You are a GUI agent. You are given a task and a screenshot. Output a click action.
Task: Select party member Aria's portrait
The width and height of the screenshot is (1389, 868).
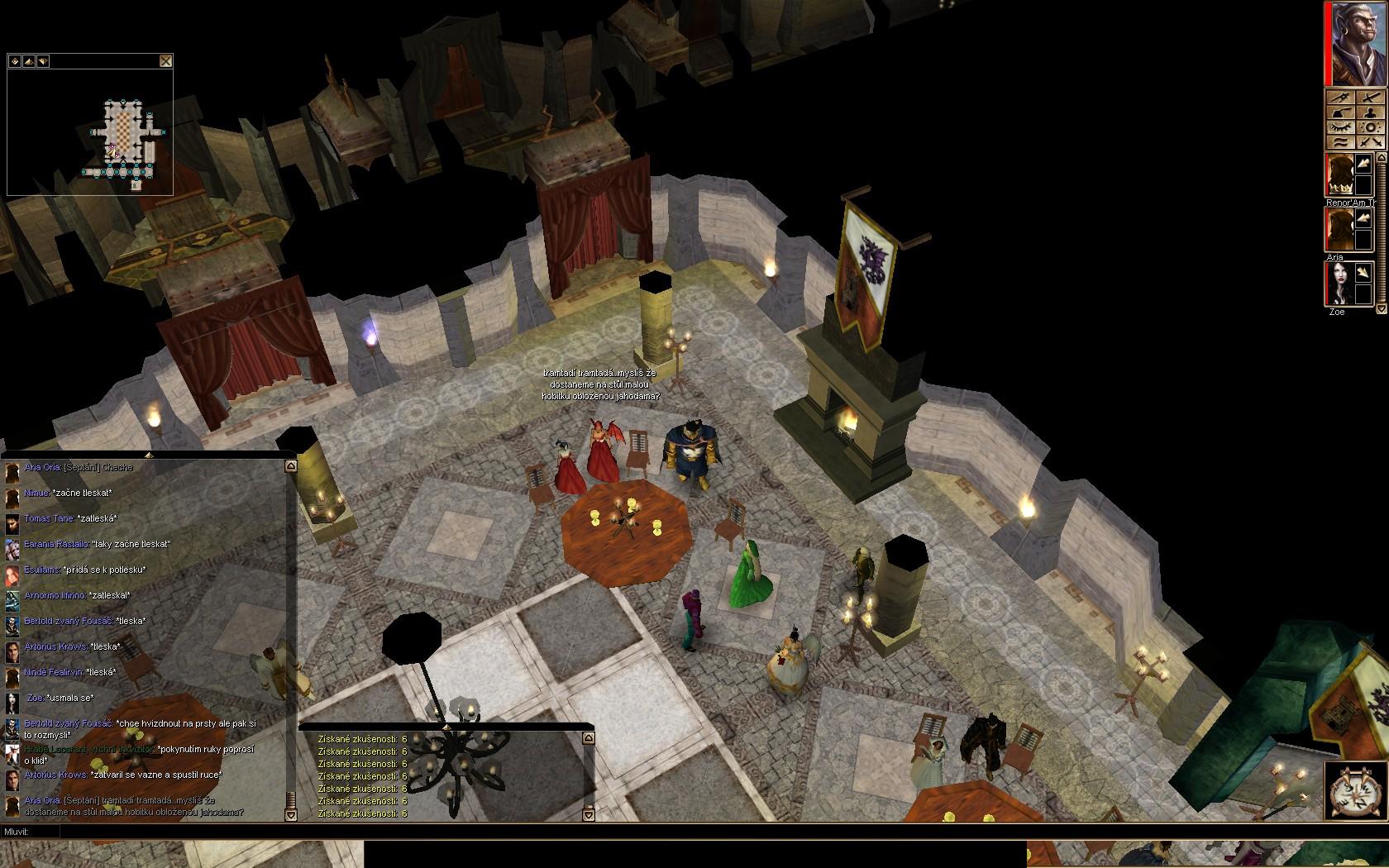click(x=1340, y=229)
